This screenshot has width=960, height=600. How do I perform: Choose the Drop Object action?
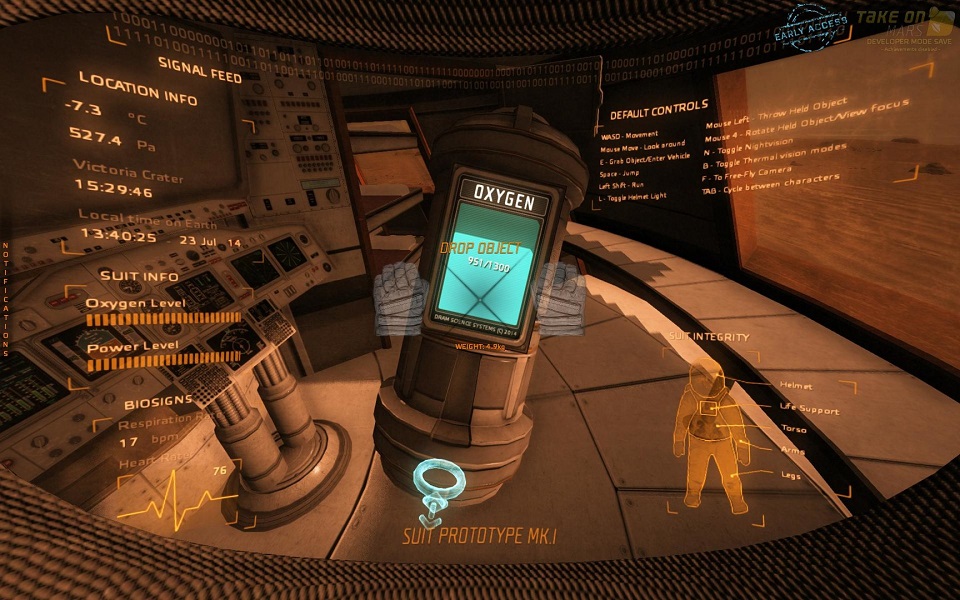(x=482, y=246)
